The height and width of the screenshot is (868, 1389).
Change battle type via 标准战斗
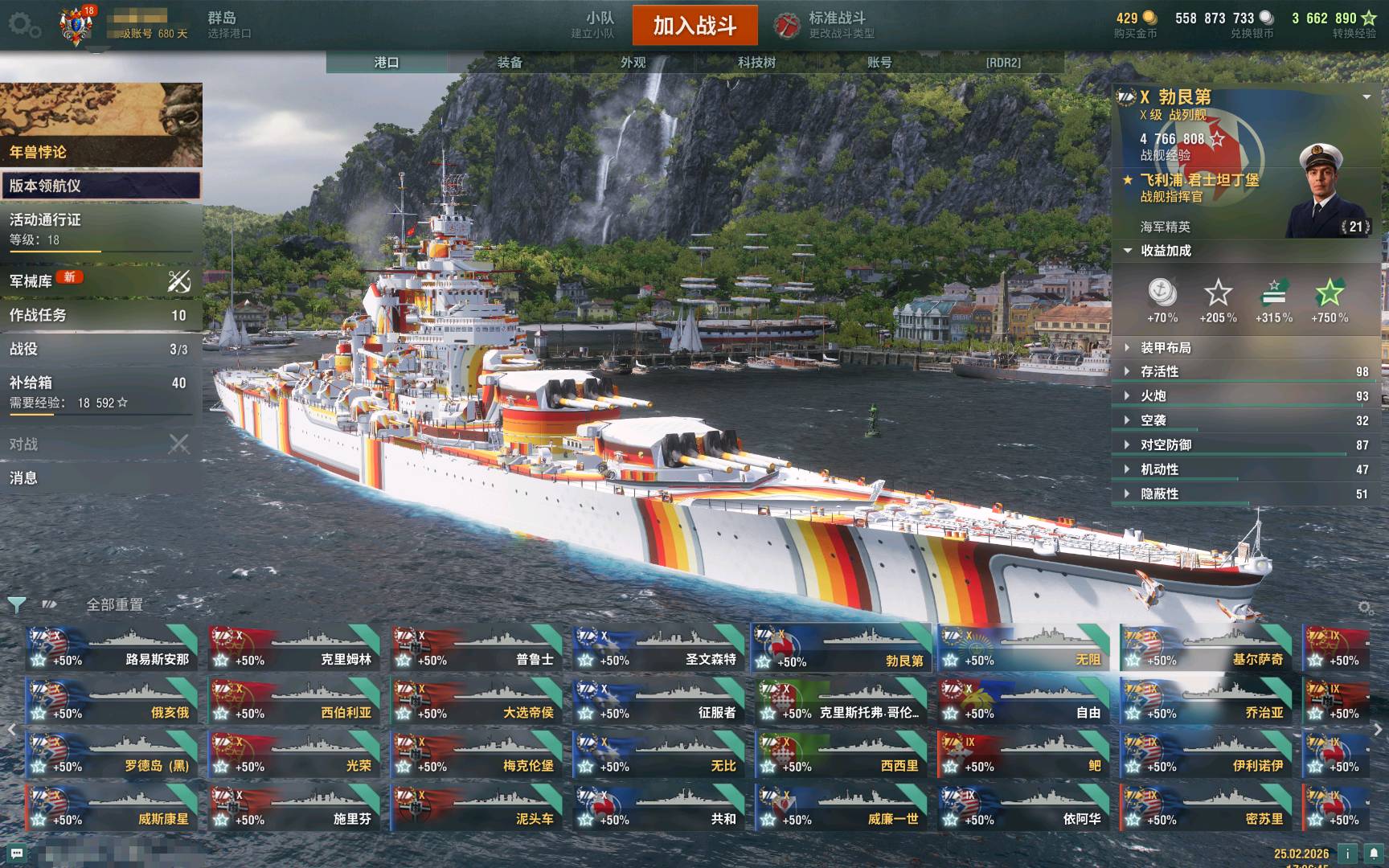click(x=836, y=25)
